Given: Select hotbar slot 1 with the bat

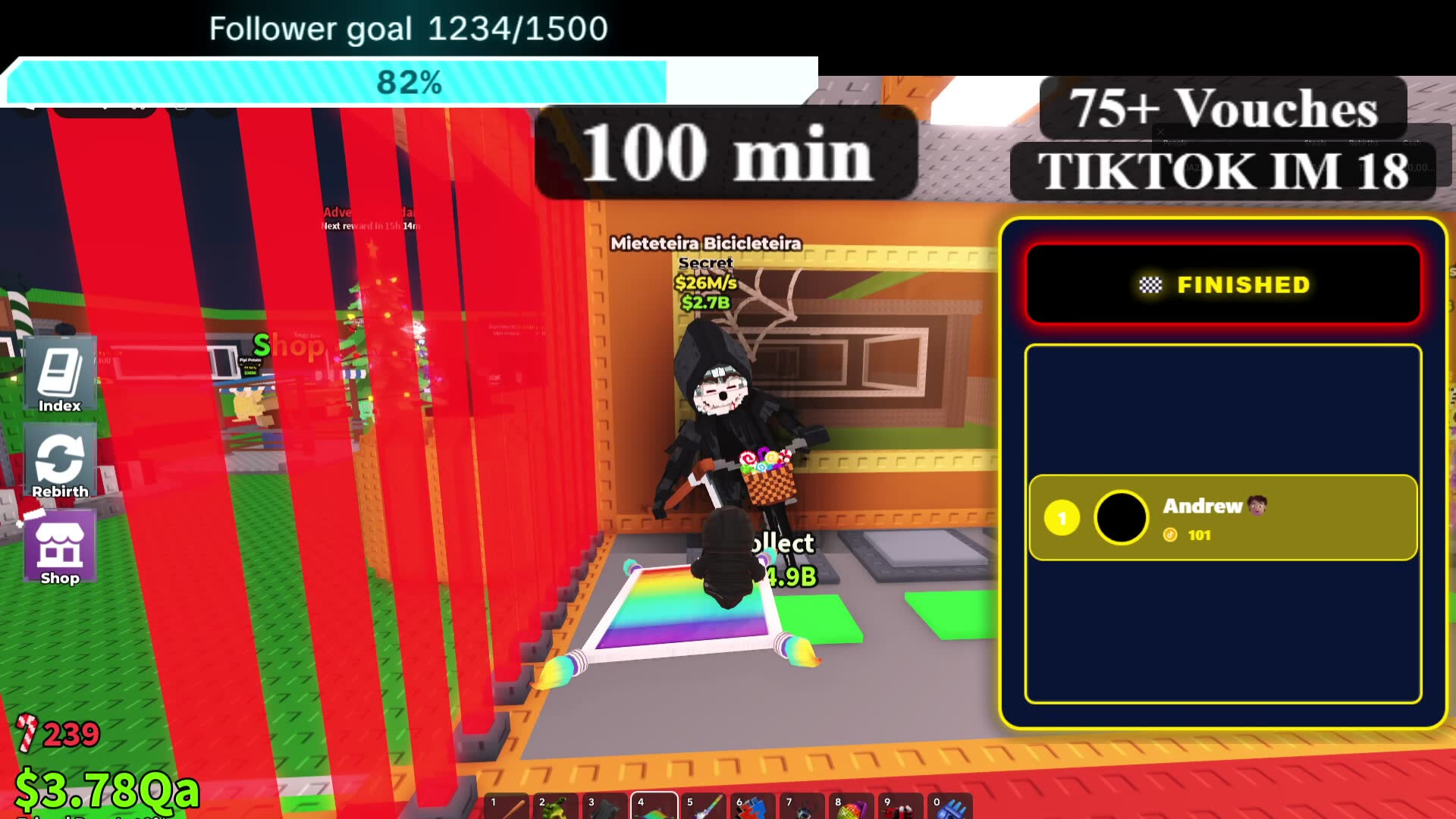Looking at the screenshot, I should 506,807.
